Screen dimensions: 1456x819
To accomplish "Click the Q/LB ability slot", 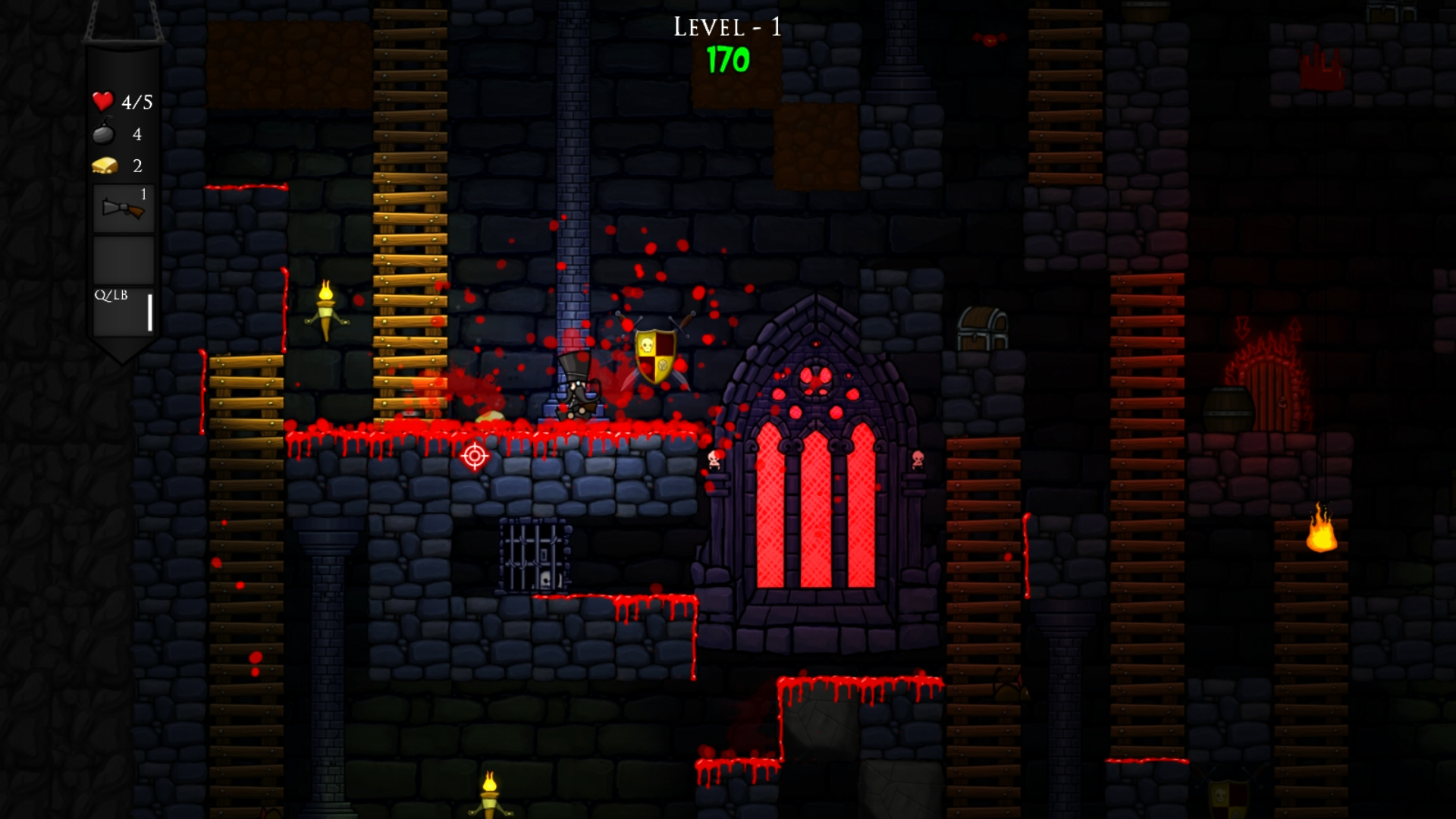I will [x=124, y=309].
